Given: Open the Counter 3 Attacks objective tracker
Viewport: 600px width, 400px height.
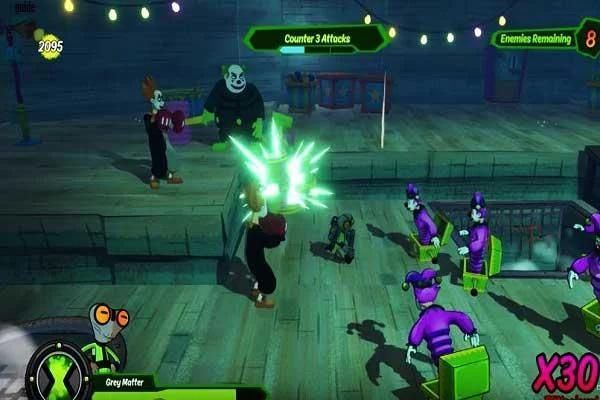Looking at the screenshot, I should 316,39.
